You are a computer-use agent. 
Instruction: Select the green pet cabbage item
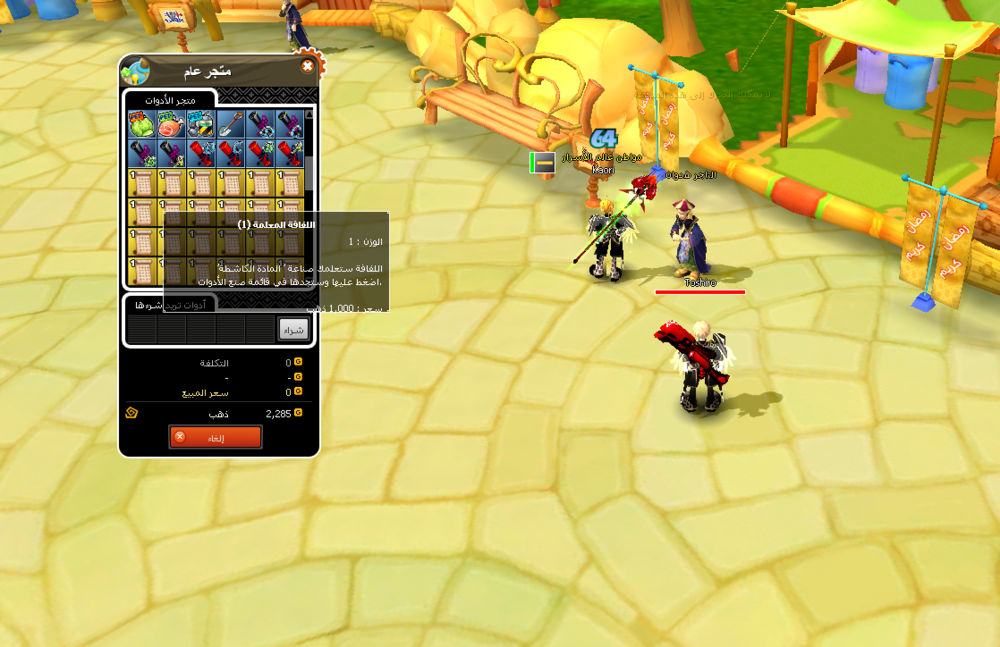pyautogui.click(x=141, y=124)
